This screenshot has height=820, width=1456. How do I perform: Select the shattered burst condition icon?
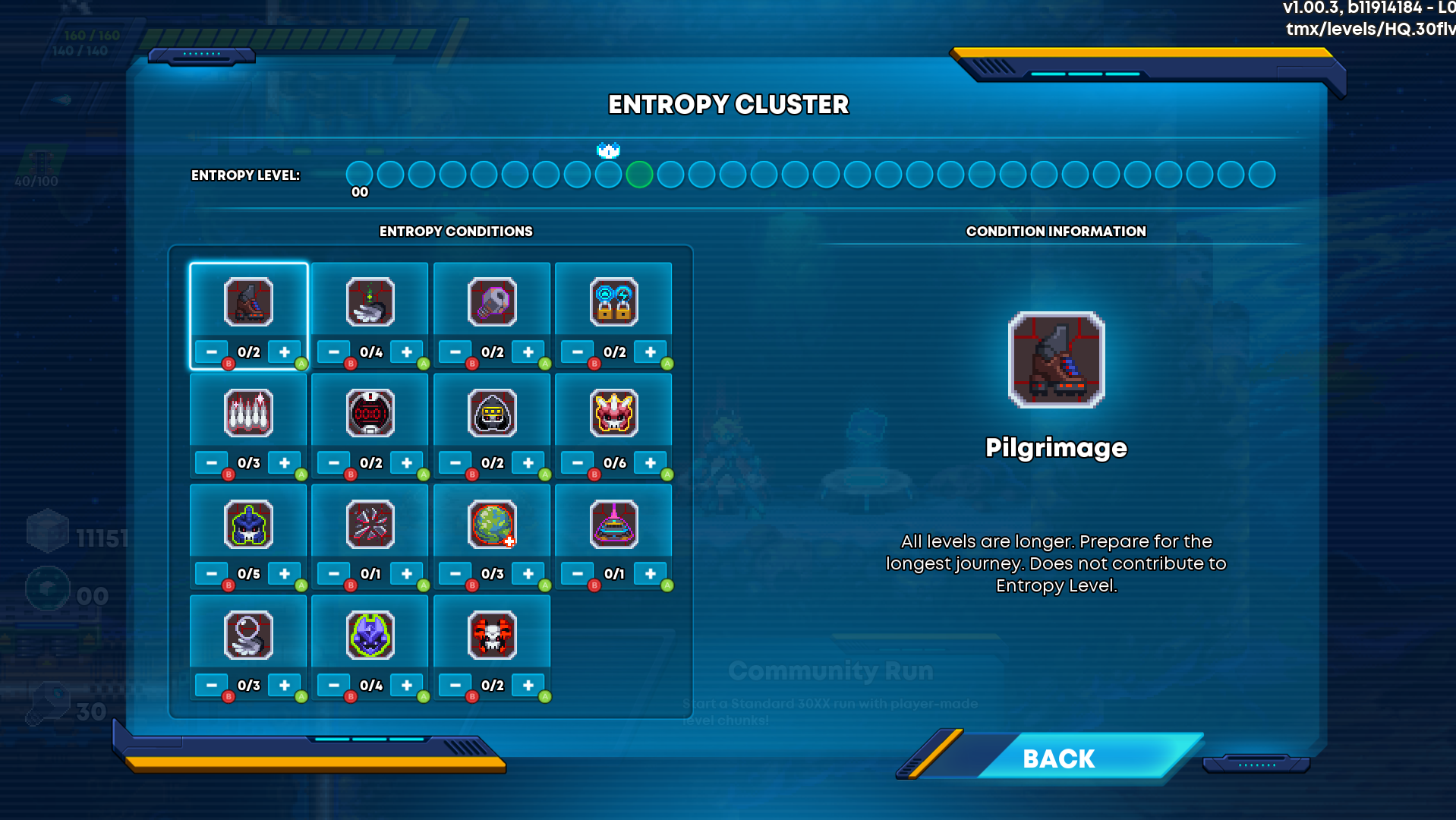(x=370, y=524)
